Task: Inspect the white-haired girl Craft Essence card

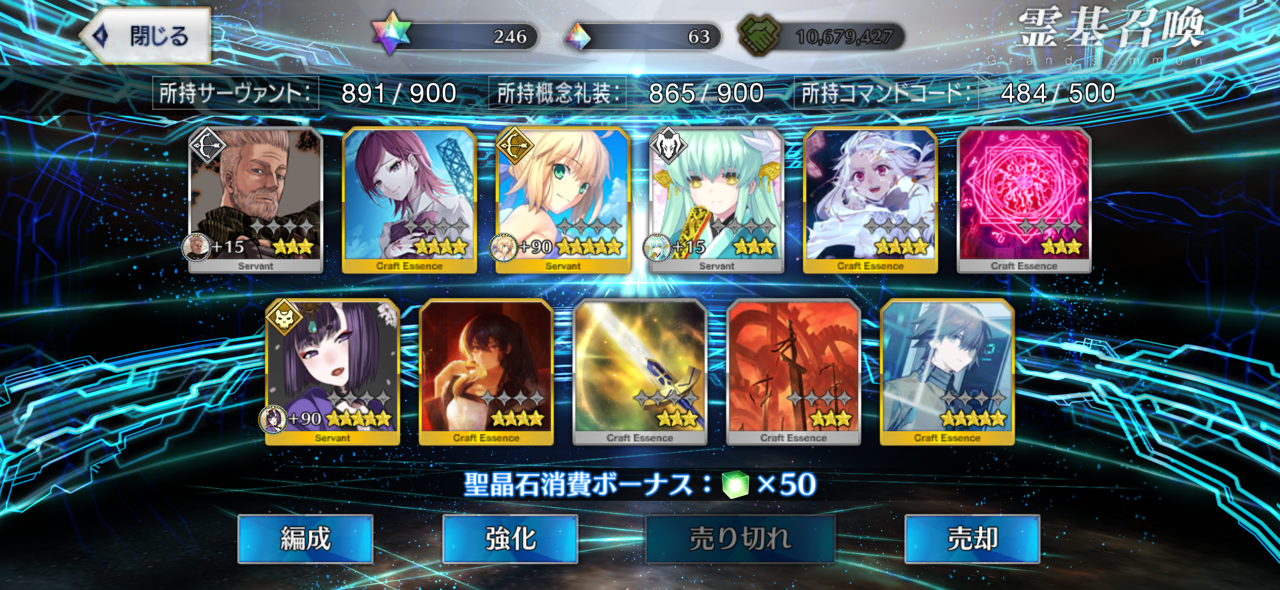Action: [870, 199]
